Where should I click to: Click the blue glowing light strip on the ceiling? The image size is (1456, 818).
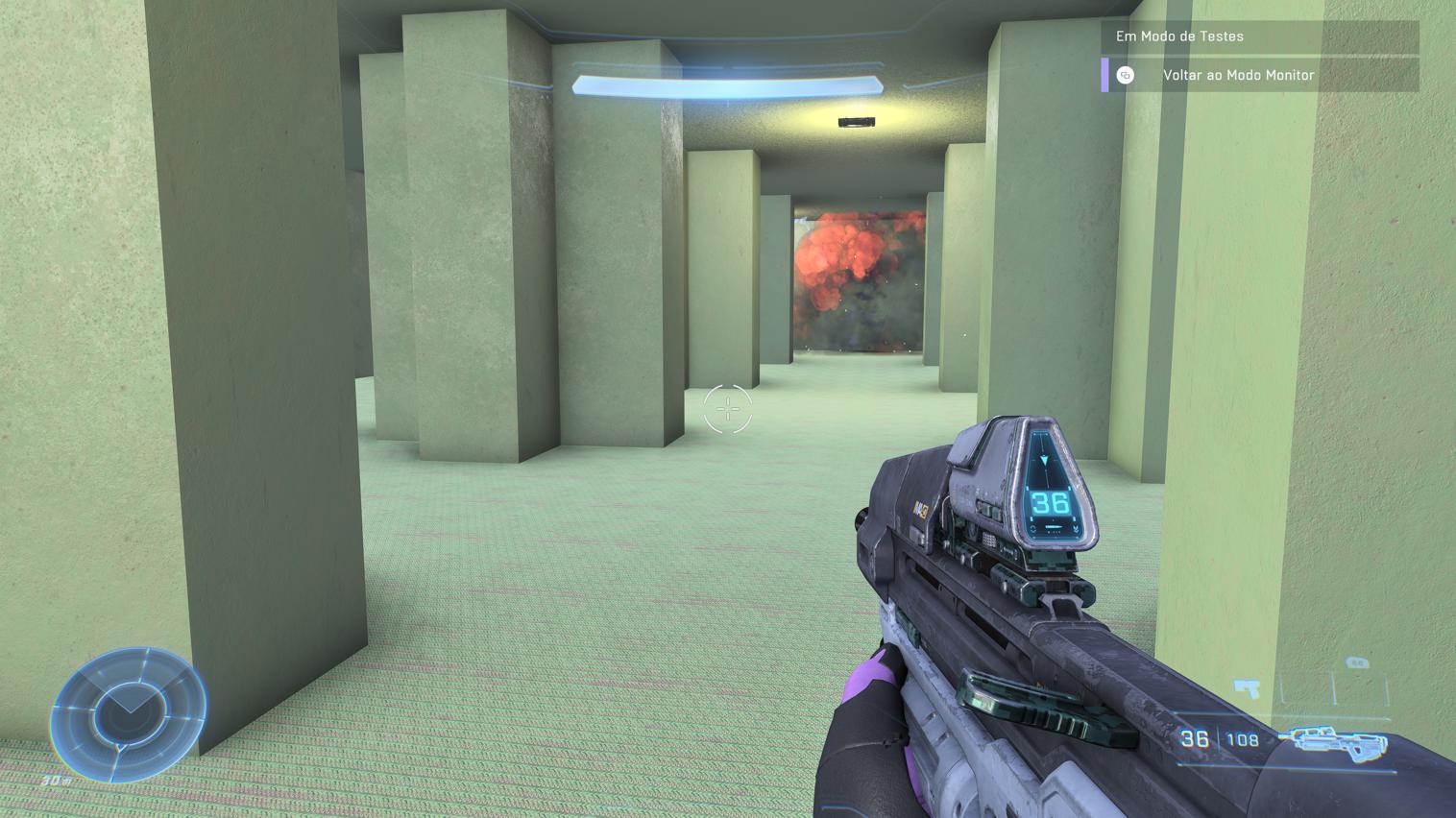[728, 84]
